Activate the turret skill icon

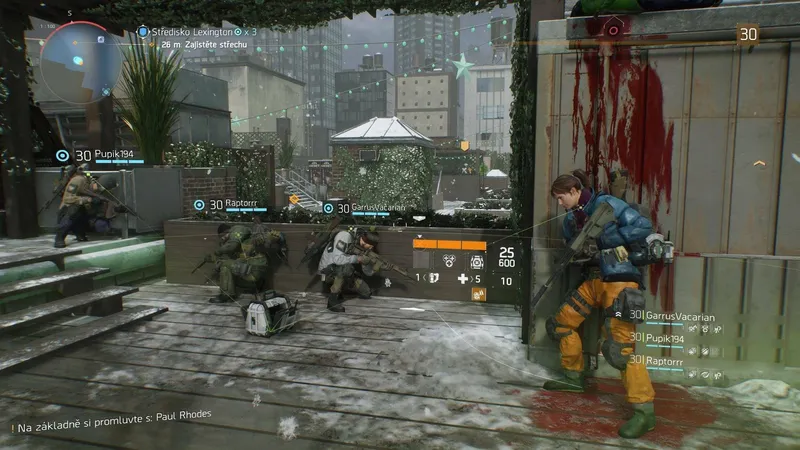476,259
